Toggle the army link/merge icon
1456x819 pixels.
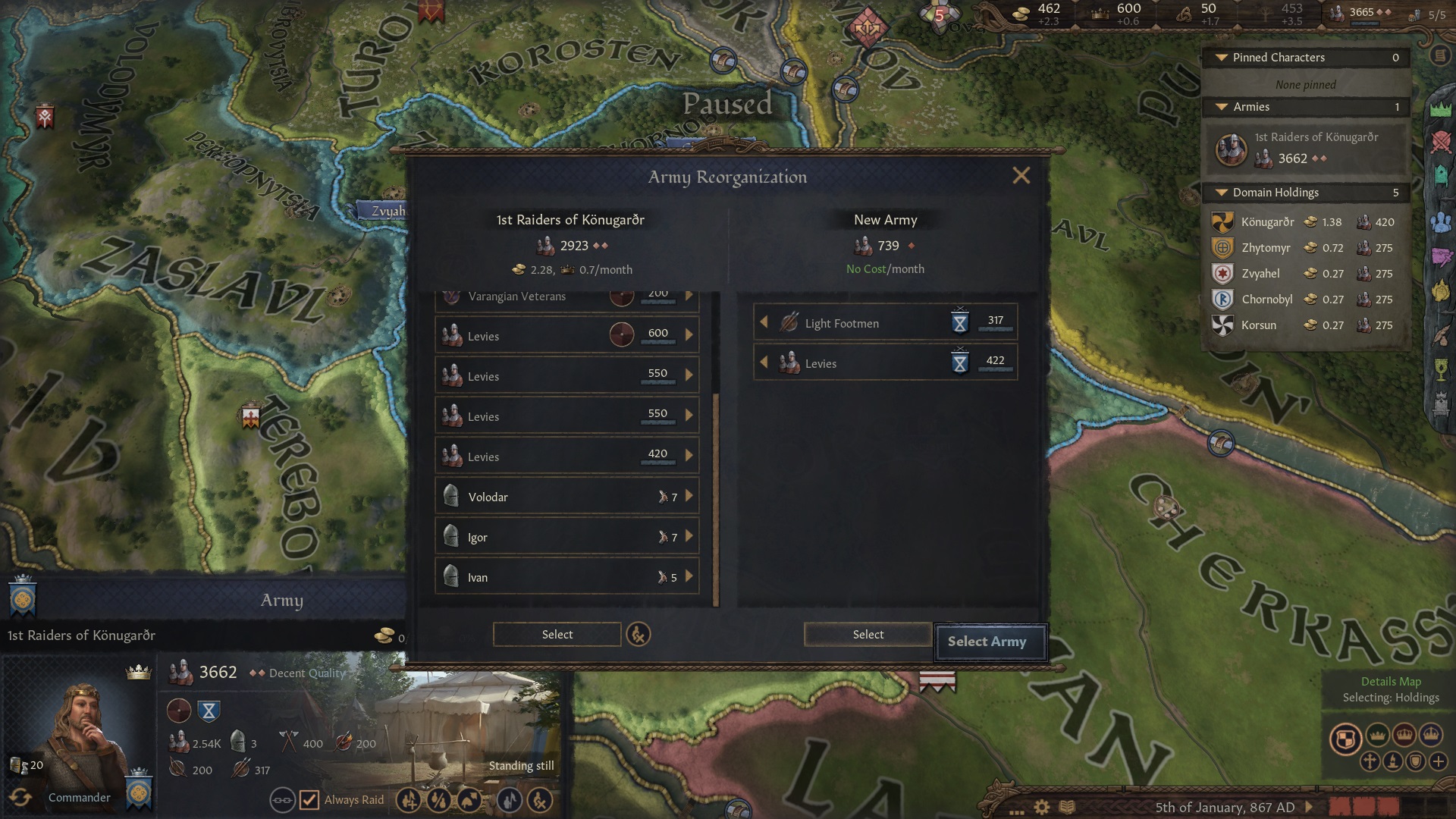coord(284,800)
